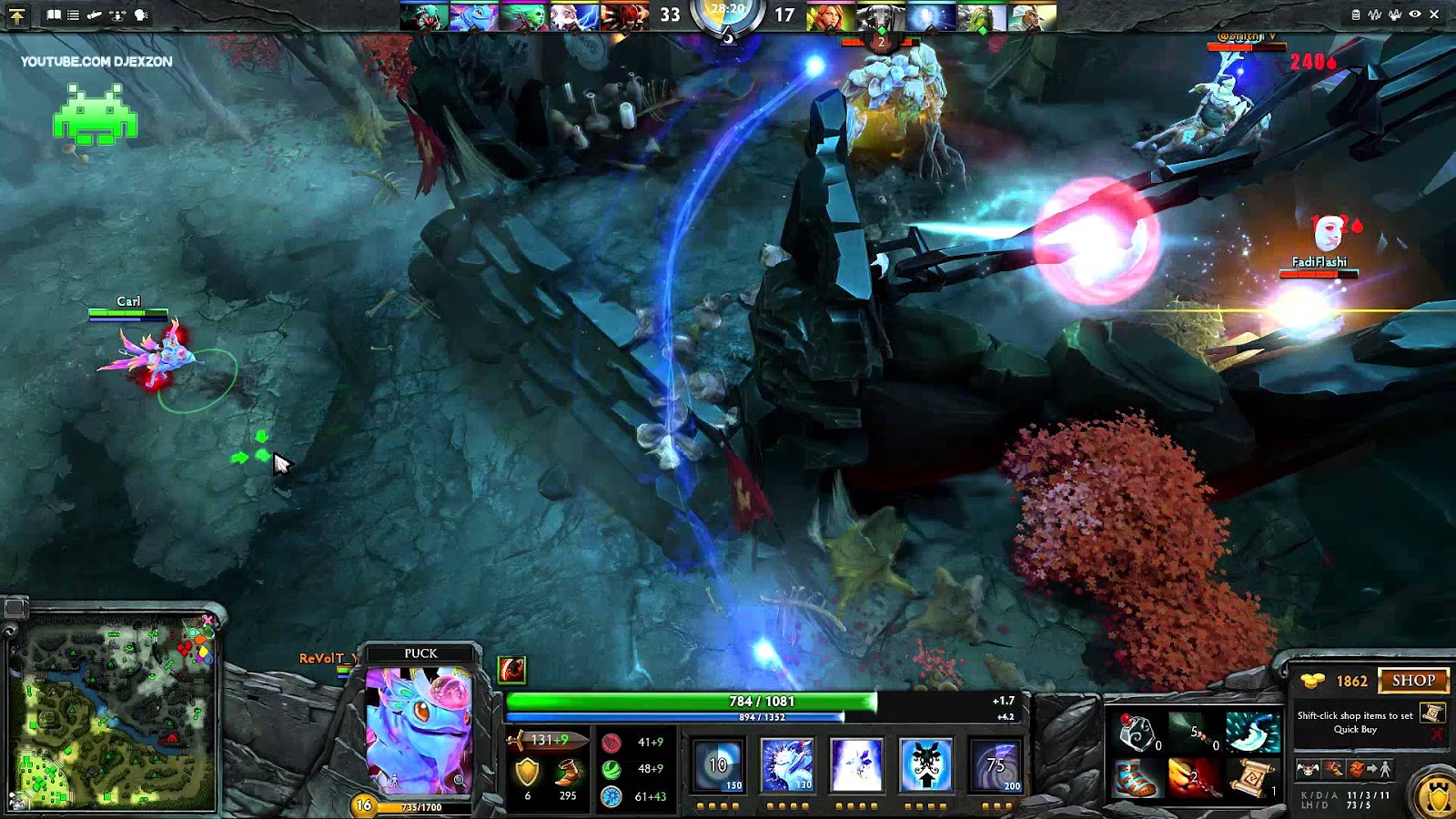Open the combat log list icon
Viewport: 1456px width, 819px height.
73,15
